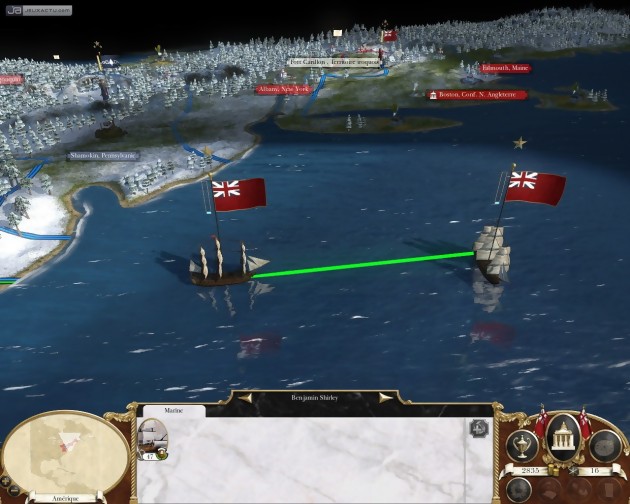Select the left British ship on the sea
The image size is (630, 504).
click(222, 264)
